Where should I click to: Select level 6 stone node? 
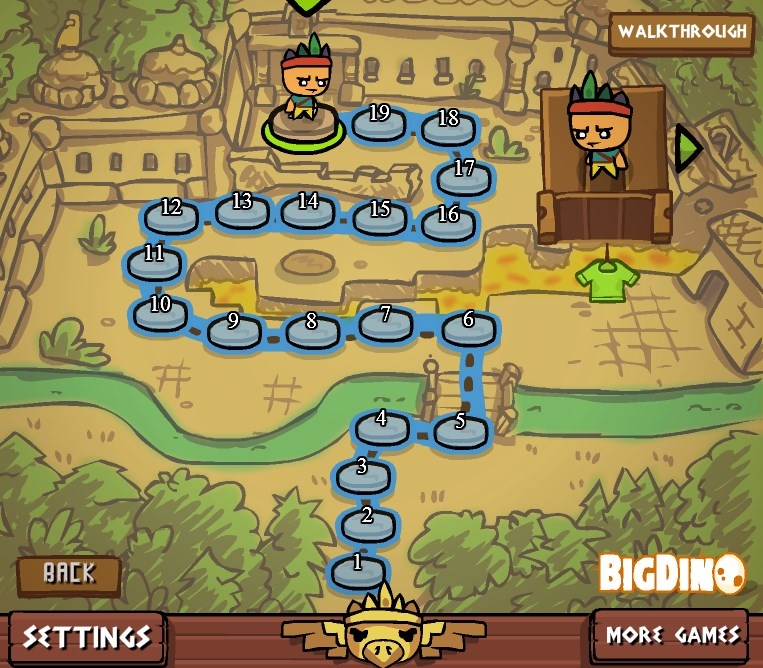[468, 326]
